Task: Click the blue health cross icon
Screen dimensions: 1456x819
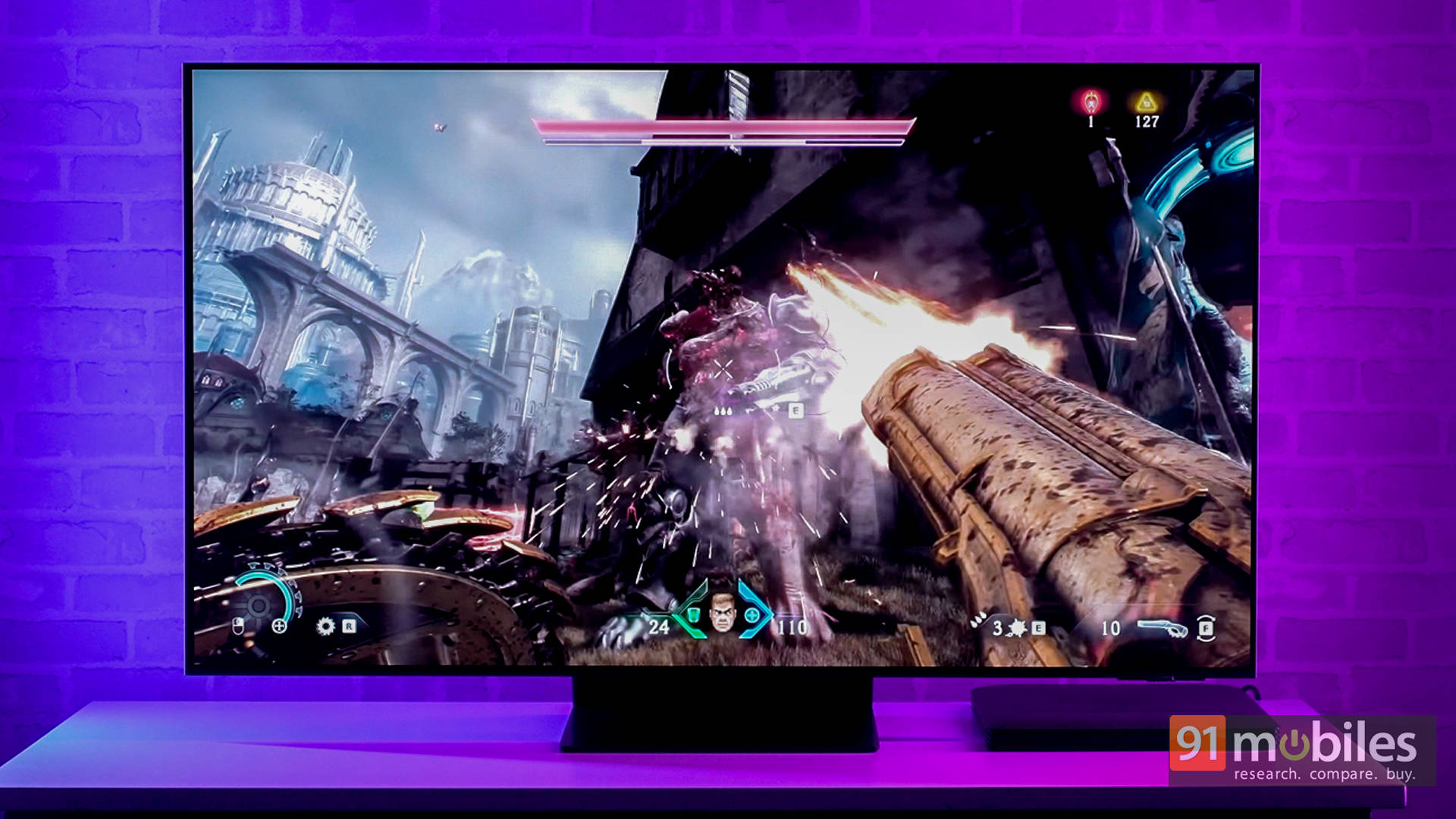Action: (x=752, y=615)
